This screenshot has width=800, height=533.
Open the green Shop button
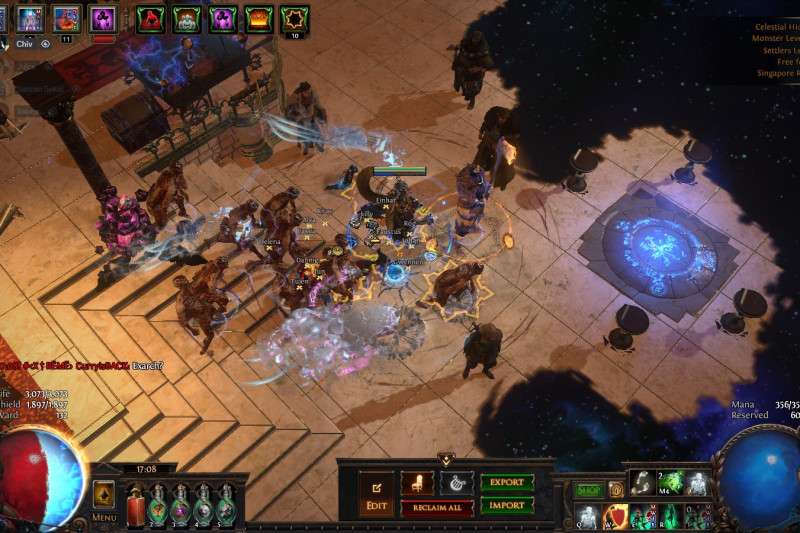tap(589, 489)
